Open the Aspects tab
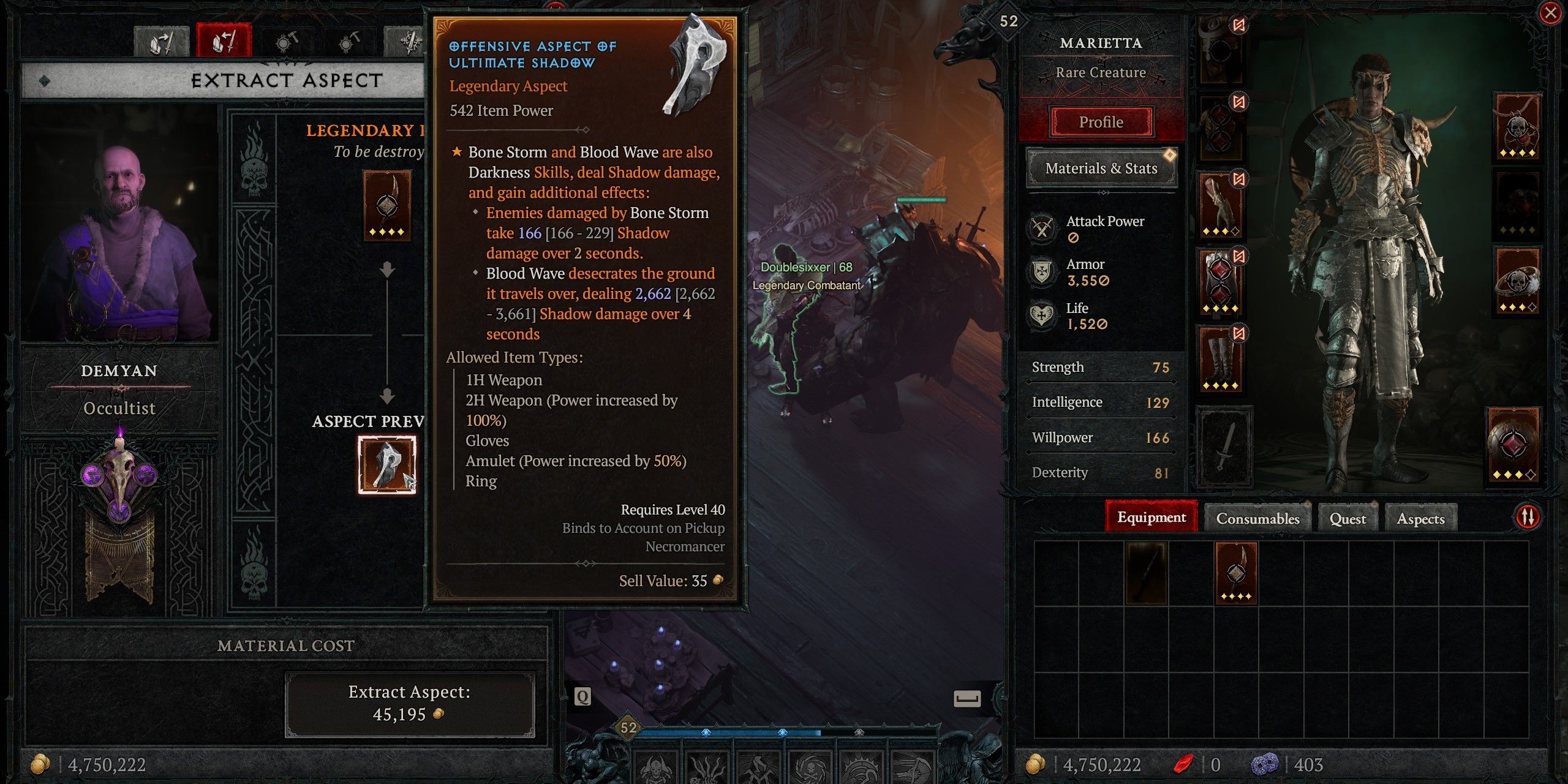This screenshot has width=1568, height=784. click(1420, 518)
